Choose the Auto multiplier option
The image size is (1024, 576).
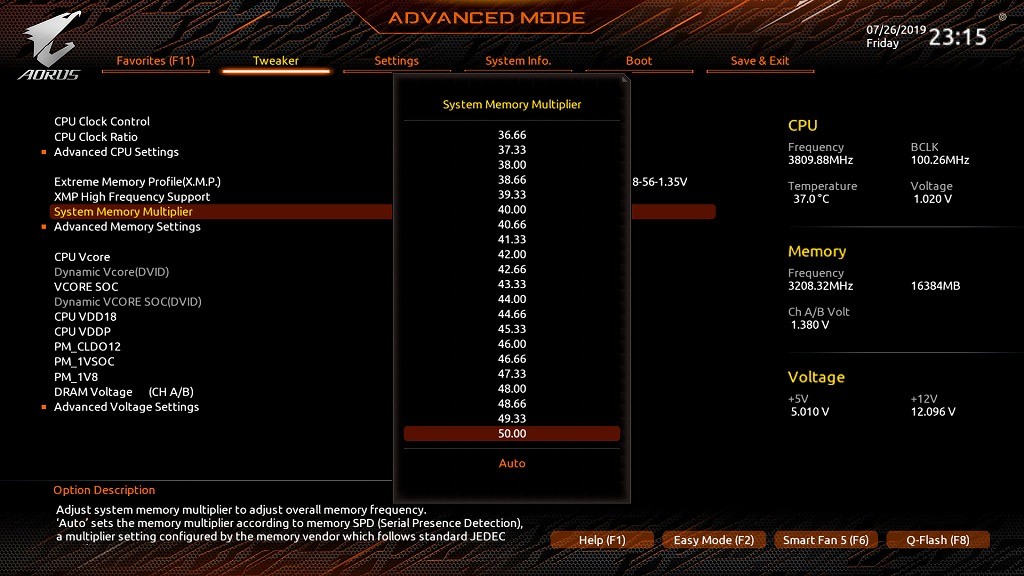click(511, 464)
